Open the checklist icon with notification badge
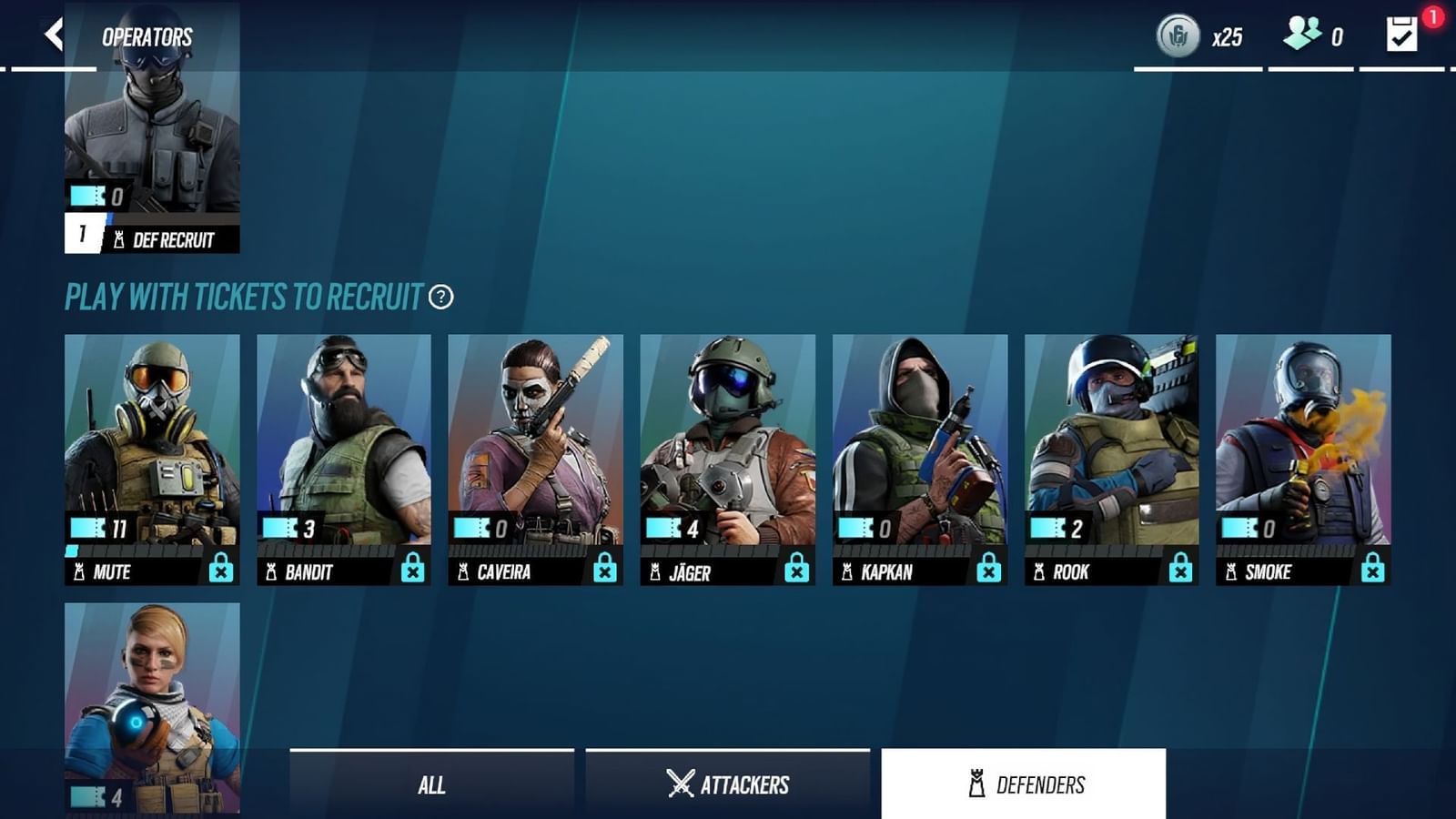The height and width of the screenshot is (819, 1456). point(1401,36)
